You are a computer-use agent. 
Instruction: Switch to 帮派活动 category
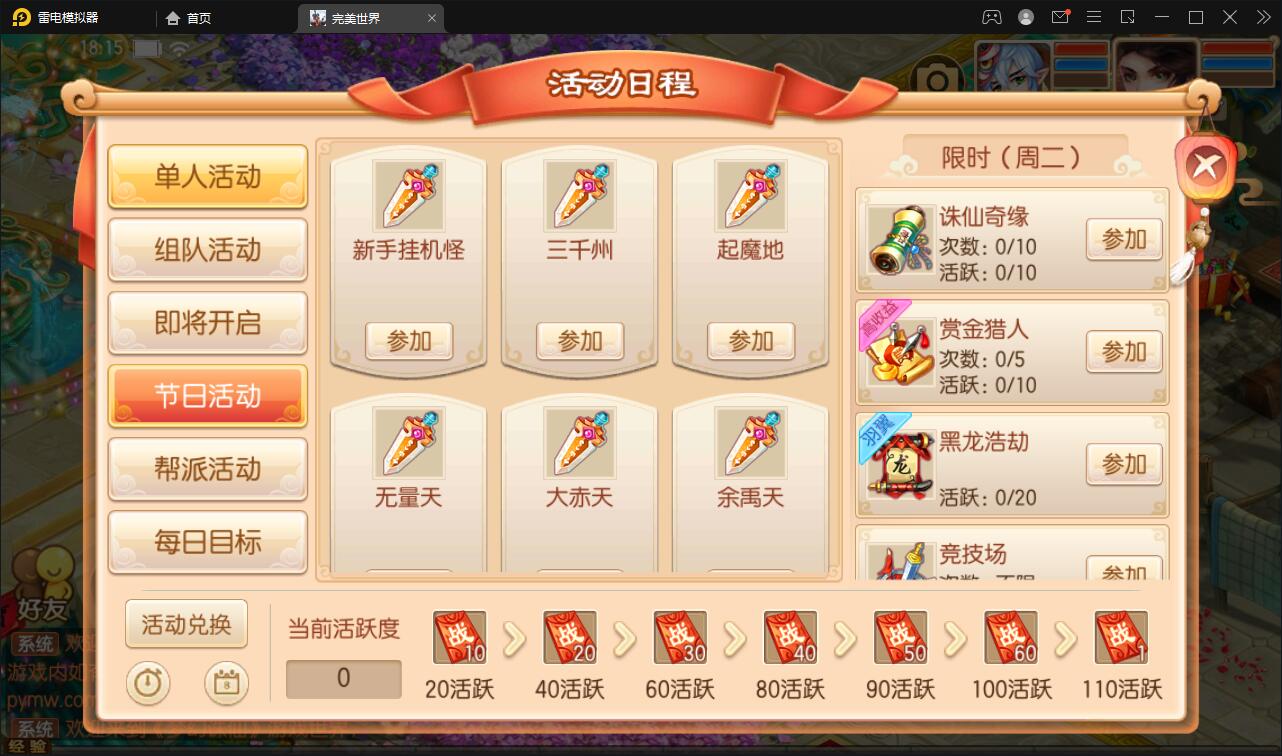click(207, 470)
